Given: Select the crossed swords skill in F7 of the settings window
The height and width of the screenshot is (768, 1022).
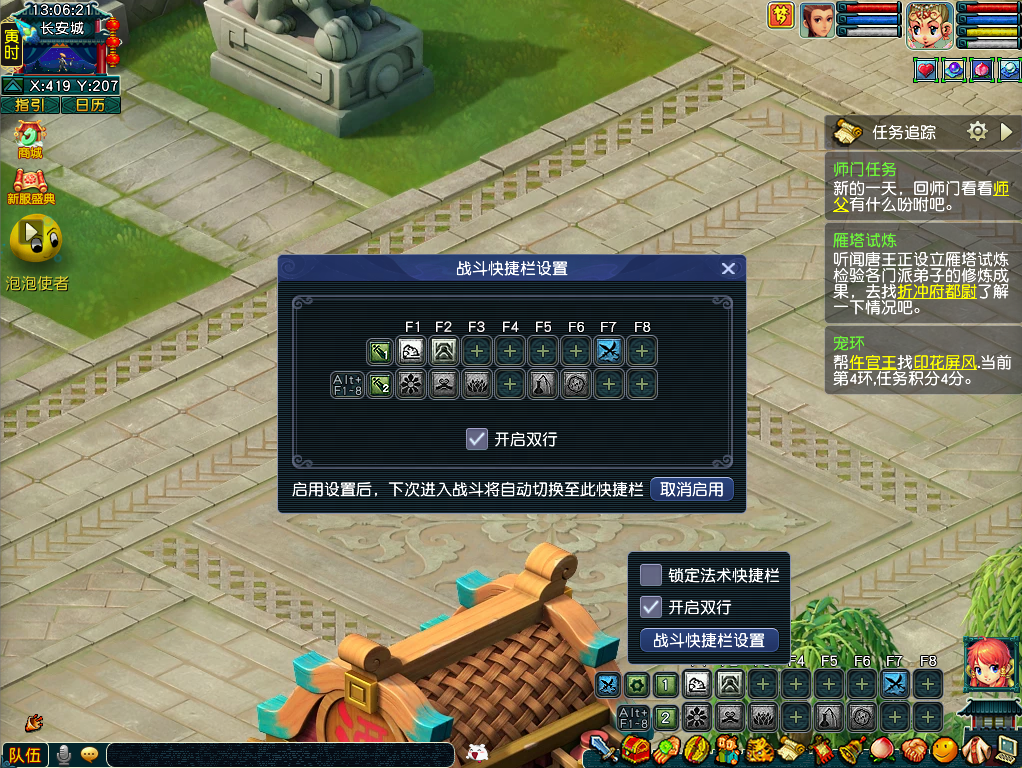Looking at the screenshot, I should 608,351.
